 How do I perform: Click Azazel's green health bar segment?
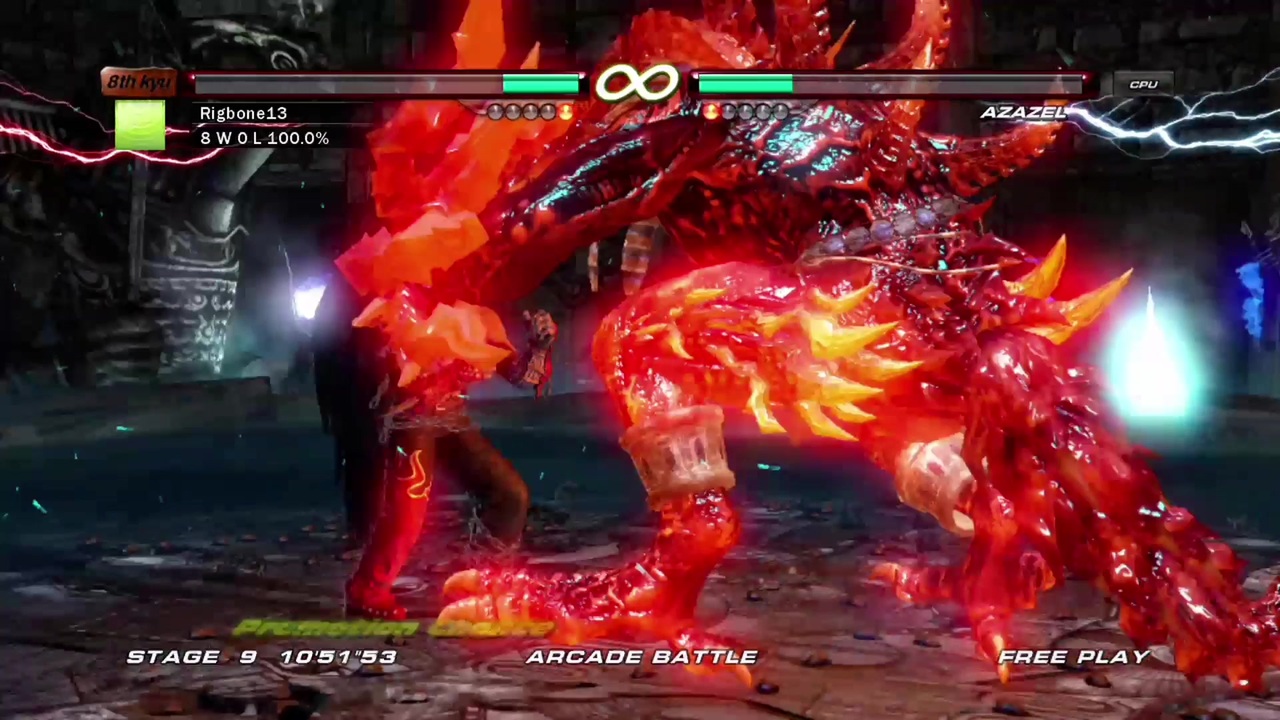coord(745,84)
